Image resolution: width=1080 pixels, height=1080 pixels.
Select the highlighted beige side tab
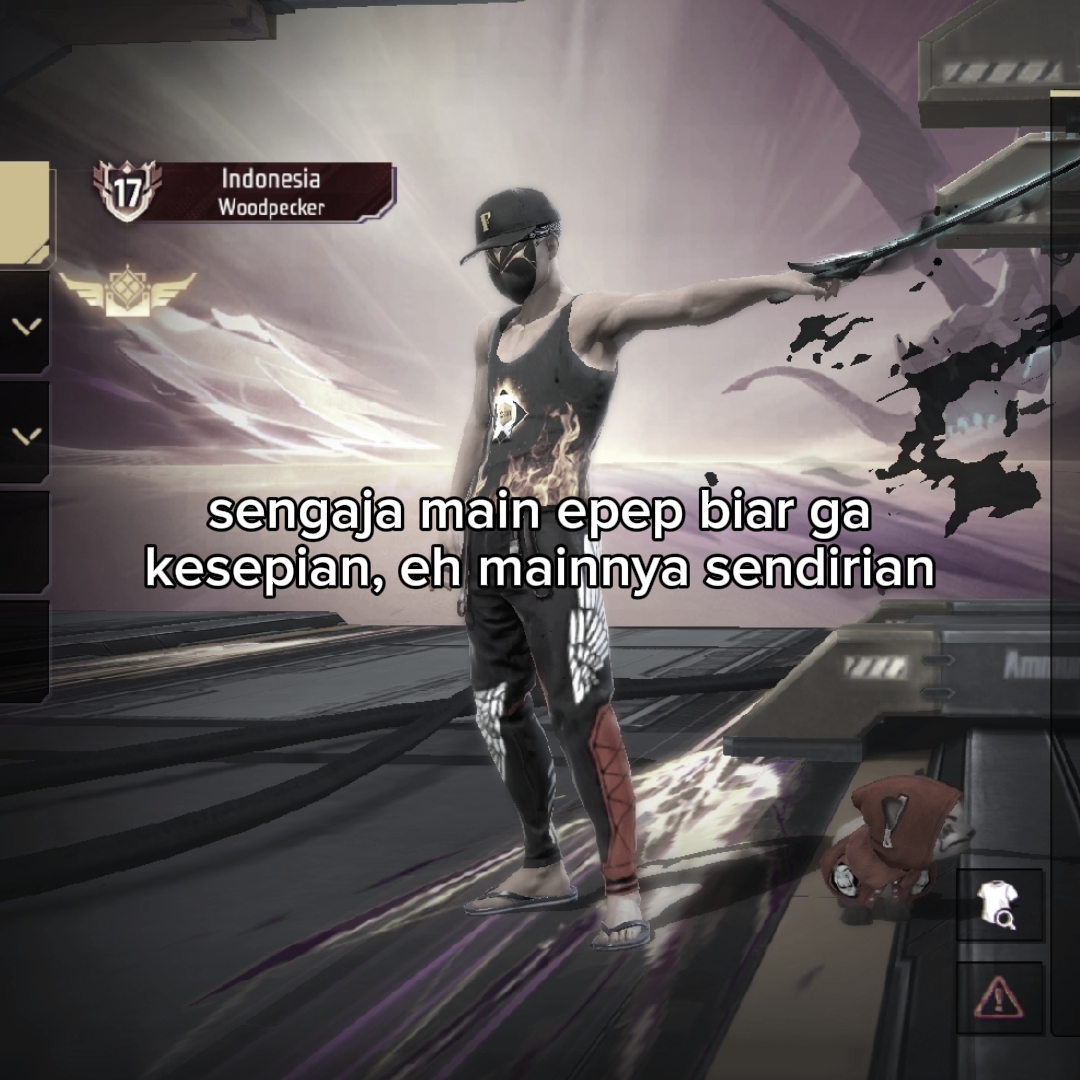click(24, 214)
